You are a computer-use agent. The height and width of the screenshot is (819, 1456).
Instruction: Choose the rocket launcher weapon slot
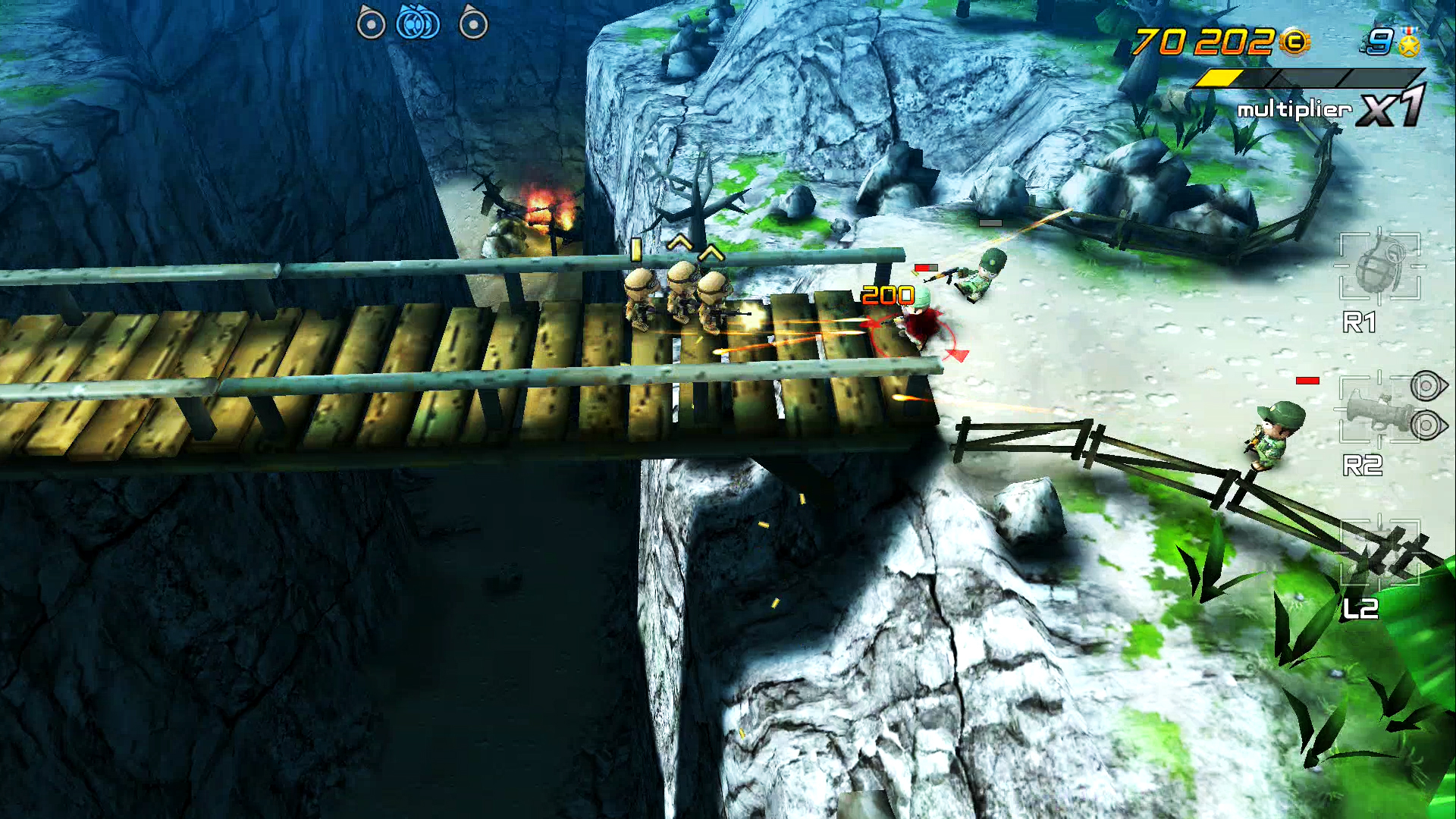click(x=1374, y=409)
